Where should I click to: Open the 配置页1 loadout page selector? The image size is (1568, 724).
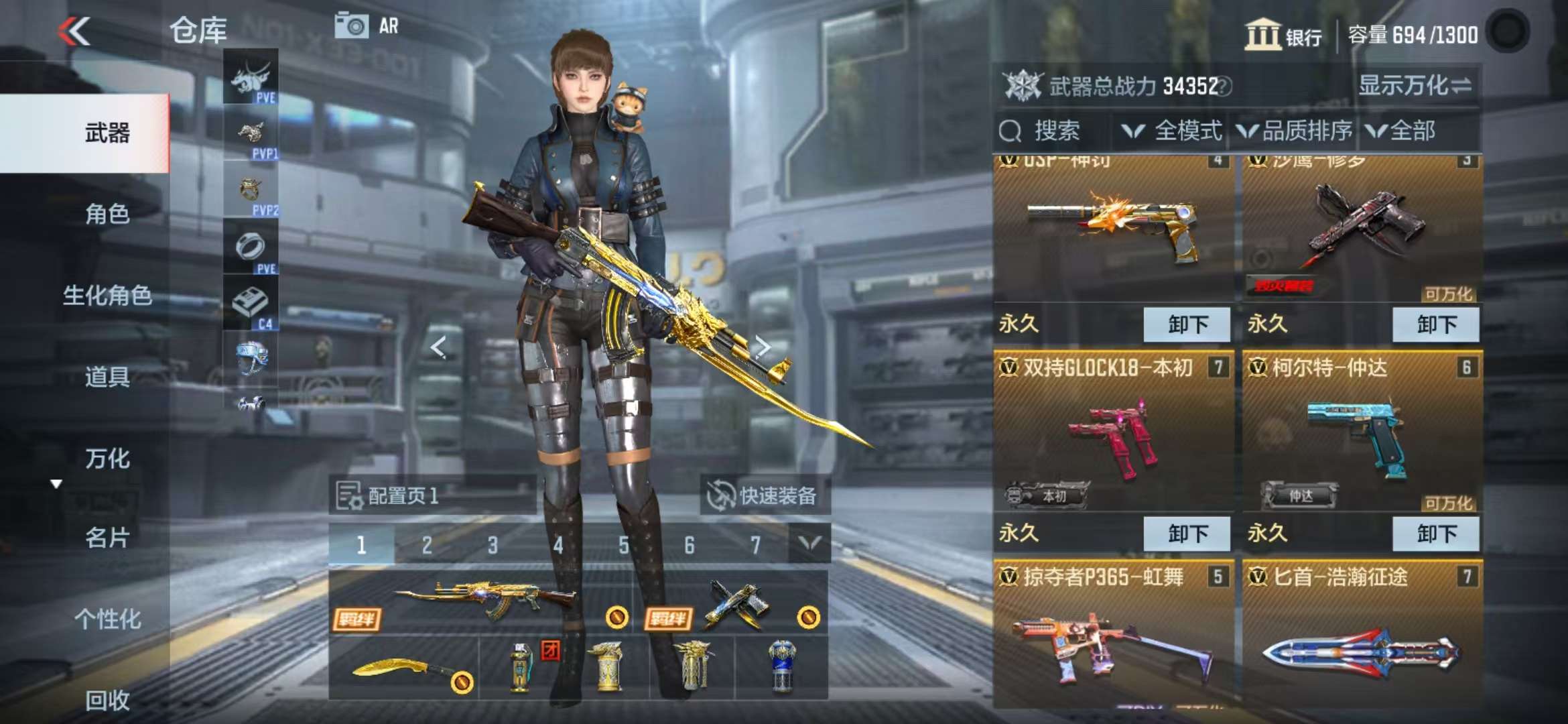coord(402,495)
